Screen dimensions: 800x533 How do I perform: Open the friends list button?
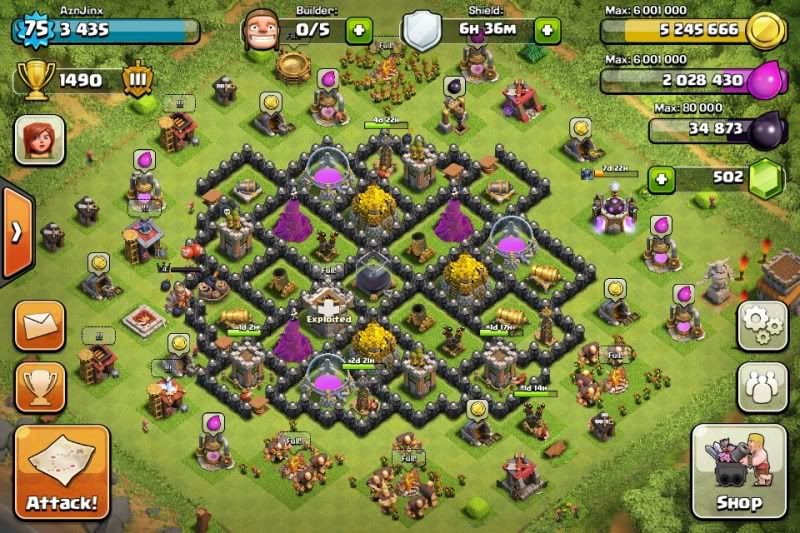(761, 387)
